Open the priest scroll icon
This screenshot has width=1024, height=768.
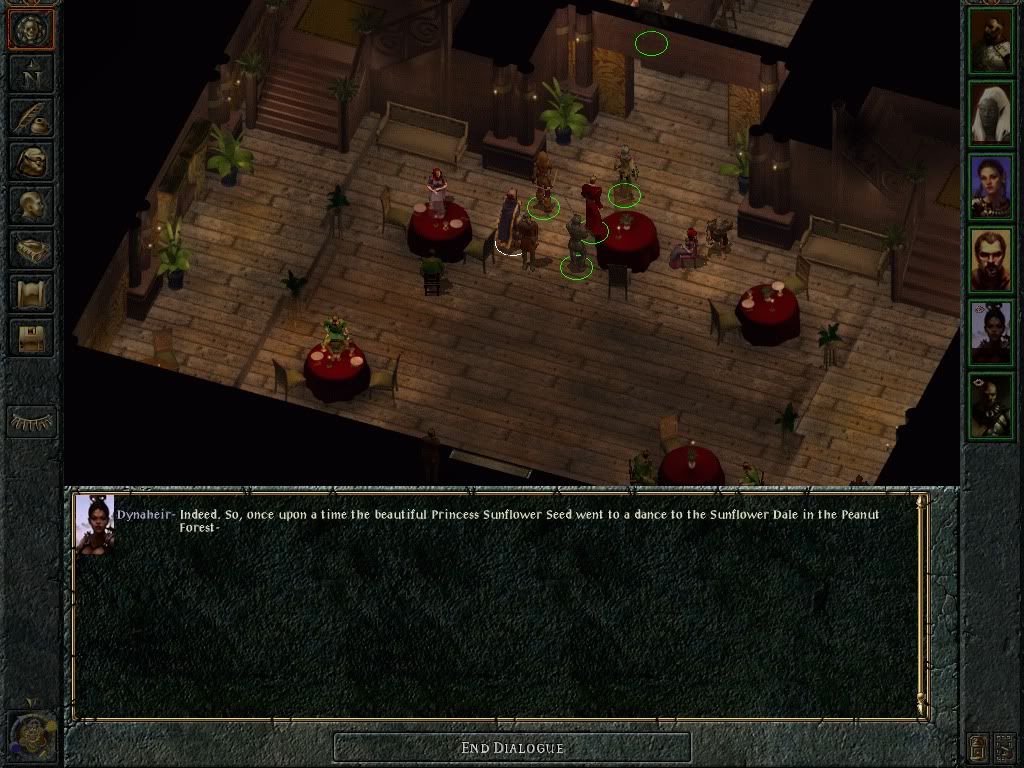pyautogui.click(x=31, y=293)
